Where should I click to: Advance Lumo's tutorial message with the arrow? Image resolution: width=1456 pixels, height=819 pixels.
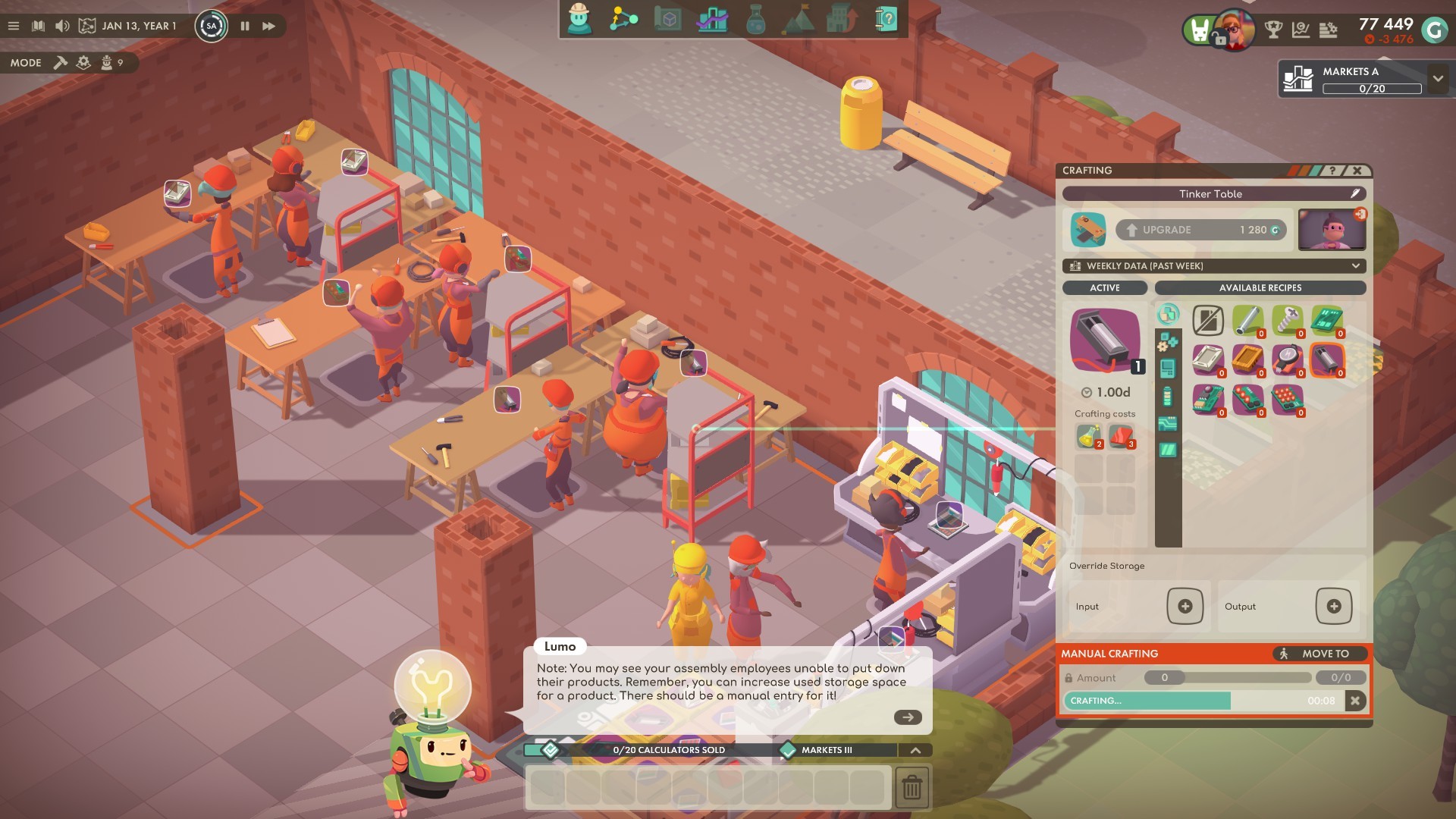tap(907, 716)
